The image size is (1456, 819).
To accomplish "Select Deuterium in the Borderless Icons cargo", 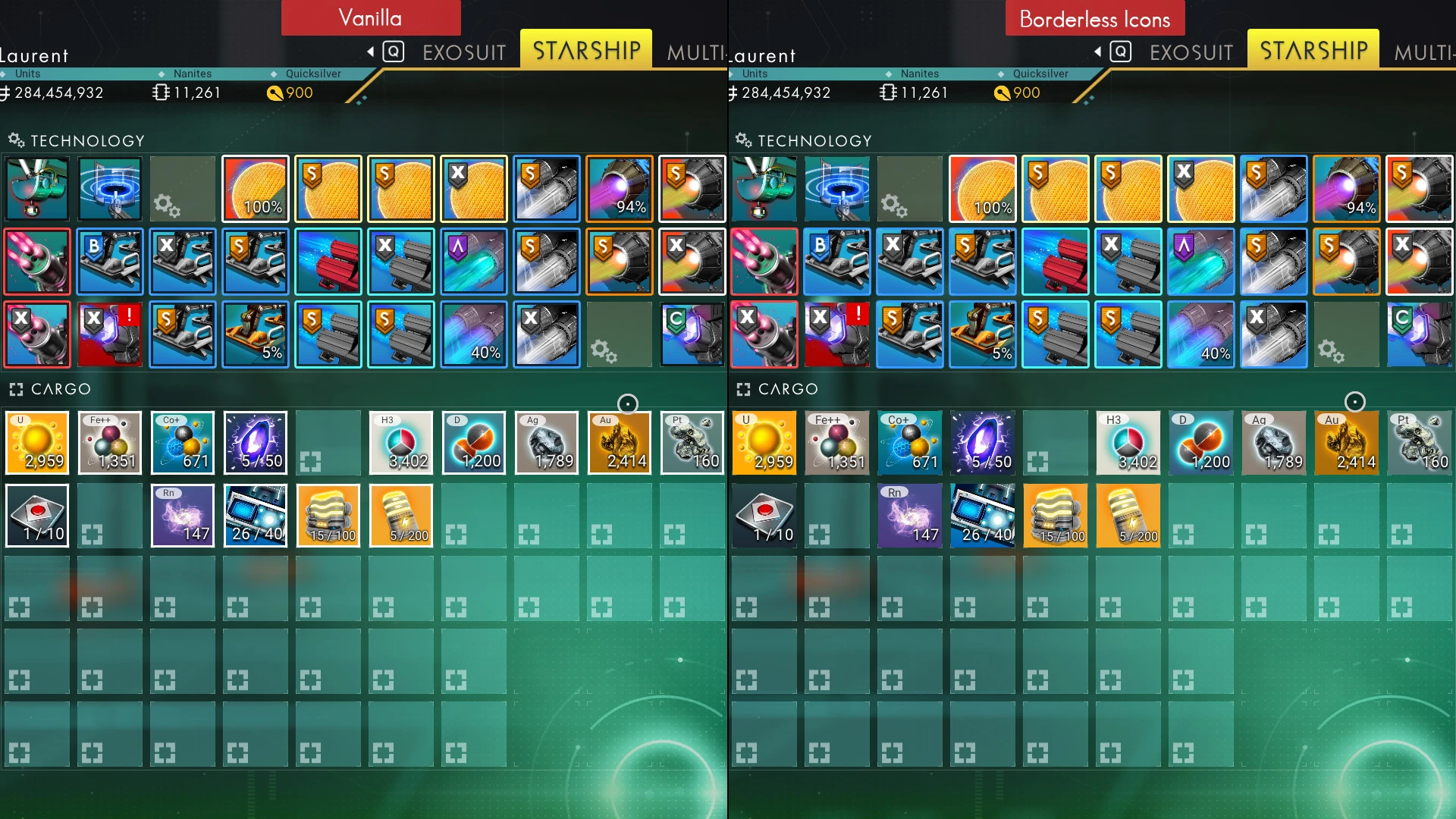I will tap(1201, 443).
